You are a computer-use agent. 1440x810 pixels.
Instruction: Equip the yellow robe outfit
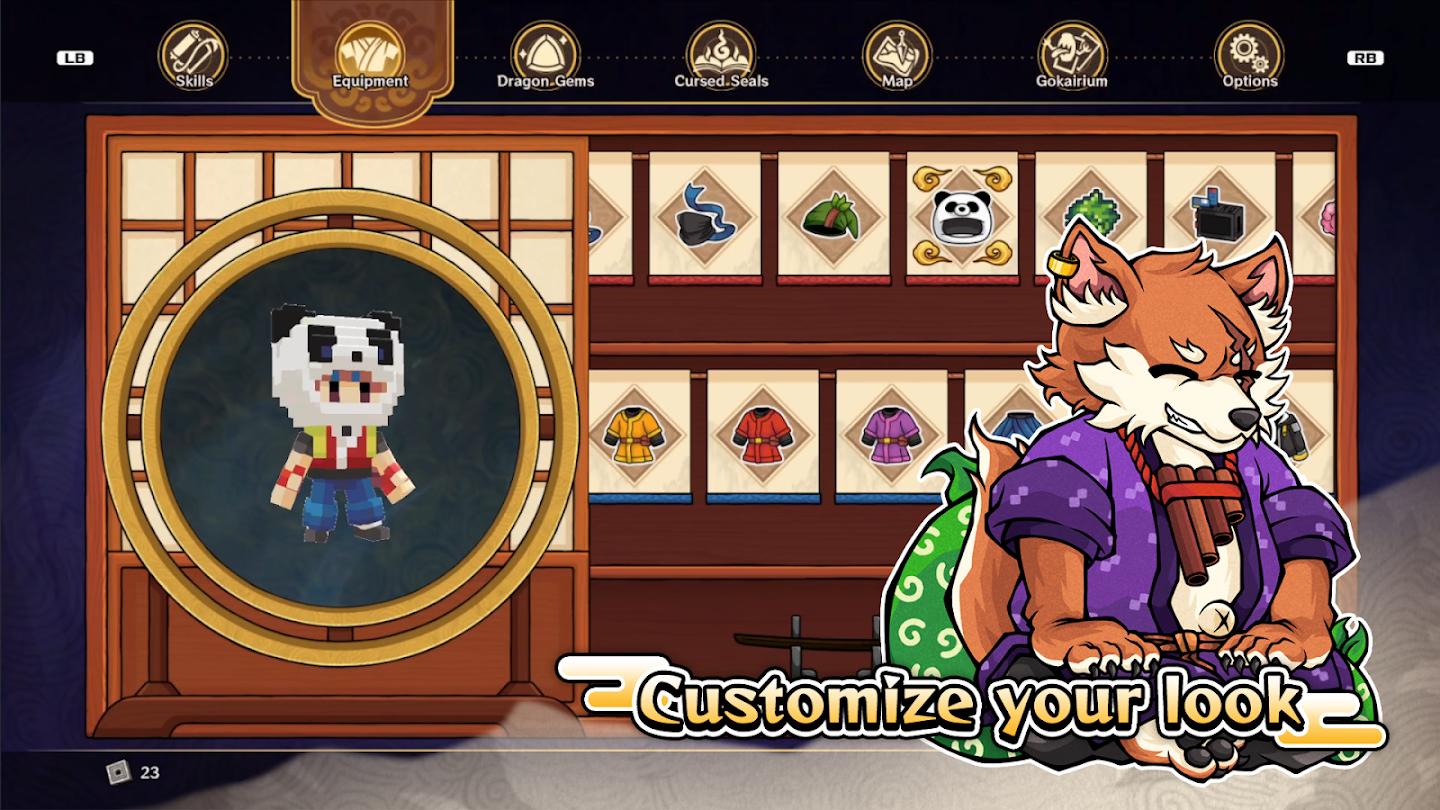pos(634,432)
